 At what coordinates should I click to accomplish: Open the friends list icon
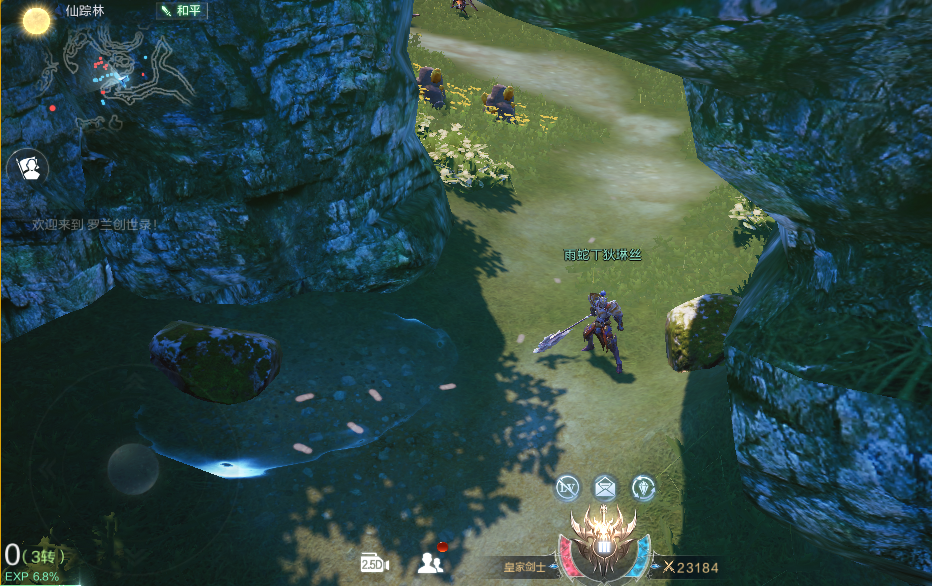click(x=431, y=562)
